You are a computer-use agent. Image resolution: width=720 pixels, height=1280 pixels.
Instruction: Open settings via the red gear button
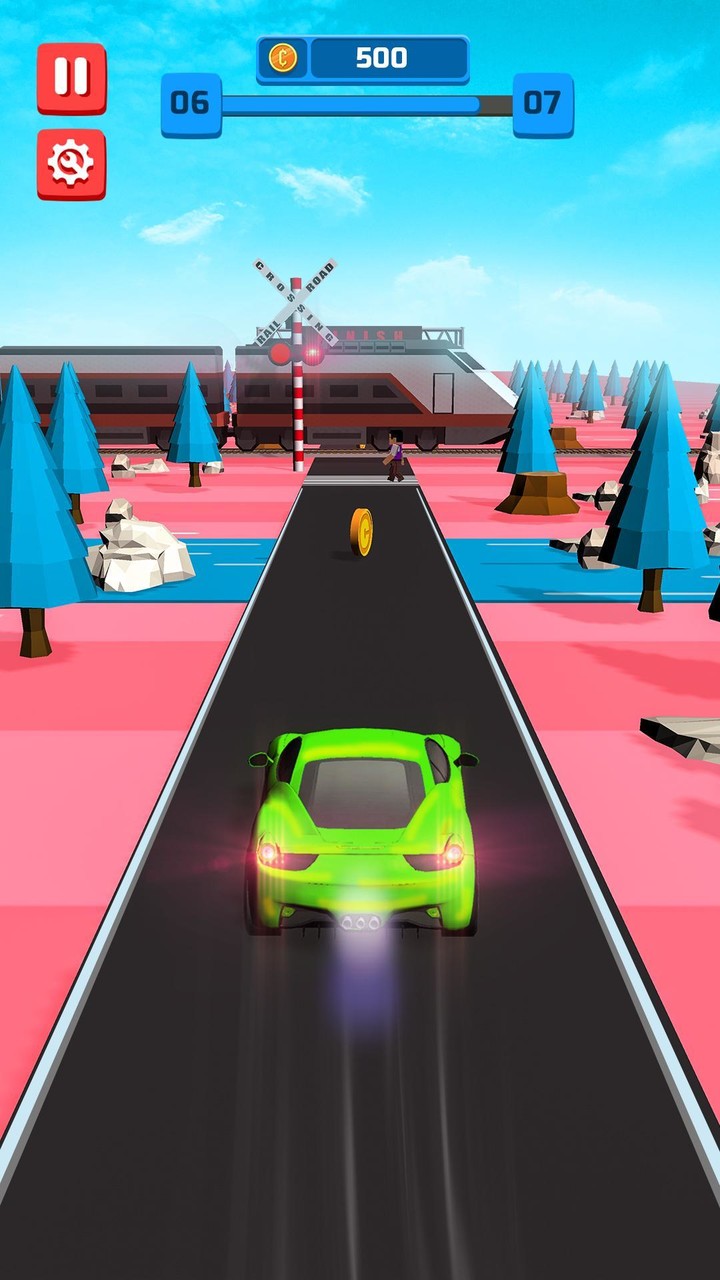(71, 163)
